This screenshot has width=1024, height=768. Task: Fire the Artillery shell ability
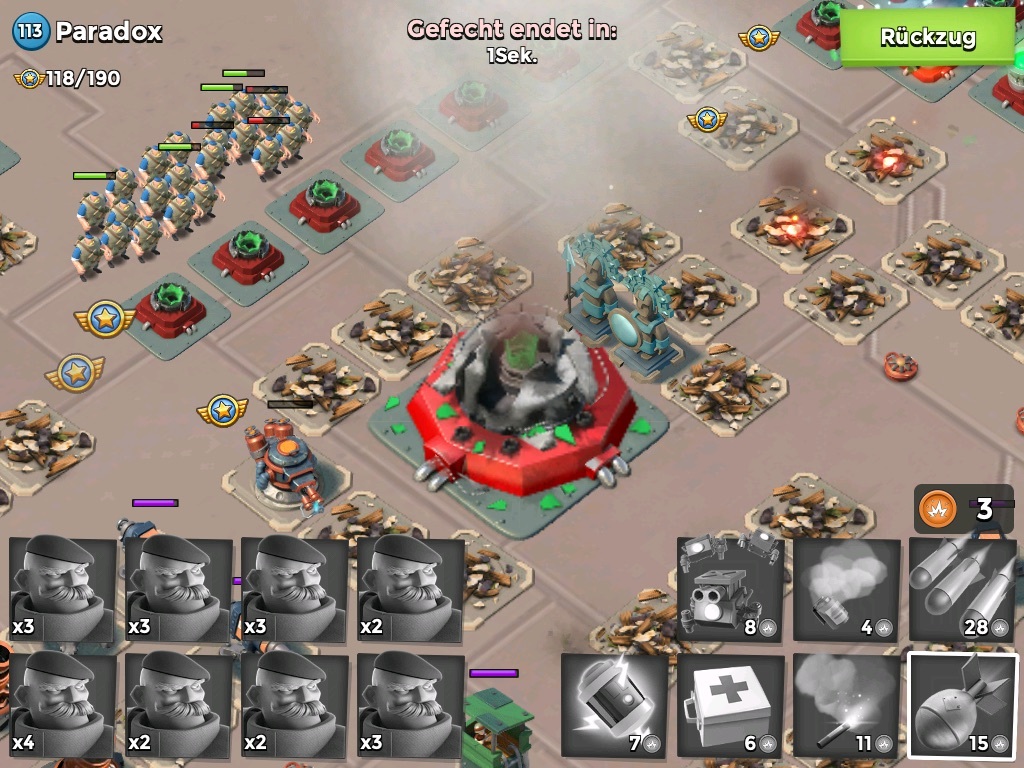[x=962, y=705]
